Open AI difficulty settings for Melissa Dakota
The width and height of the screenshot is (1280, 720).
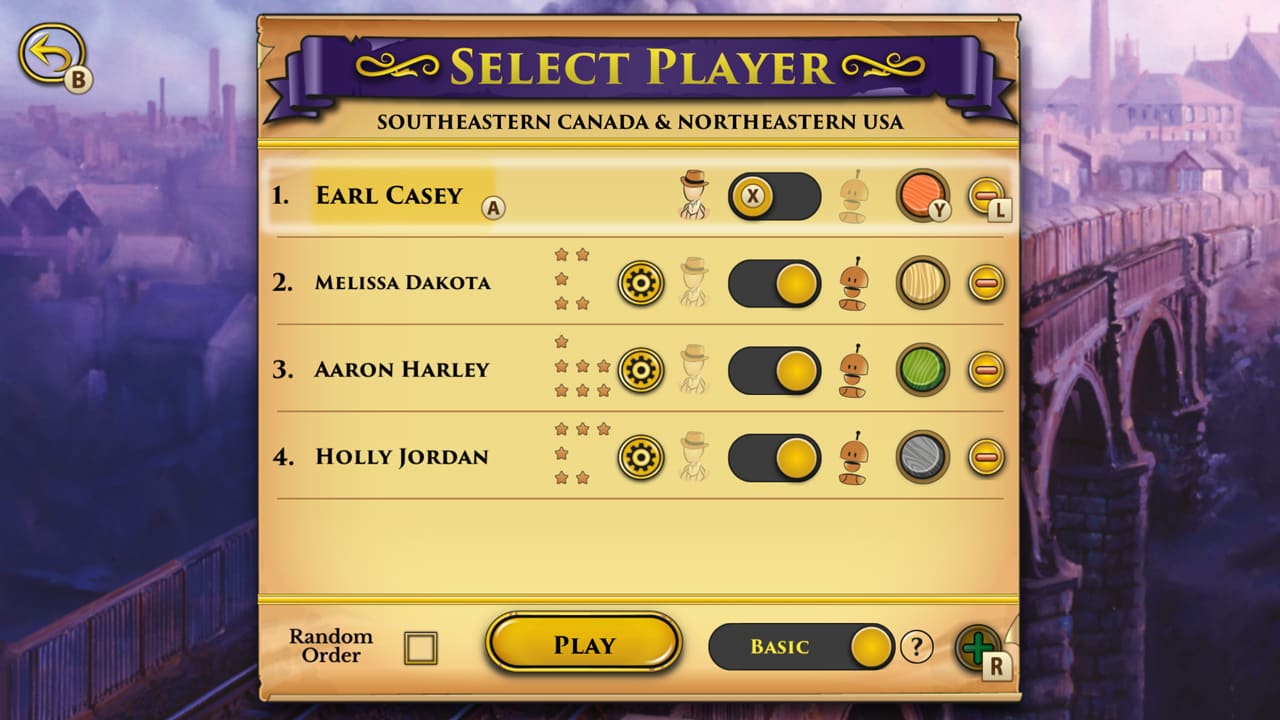pyautogui.click(x=641, y=283)
